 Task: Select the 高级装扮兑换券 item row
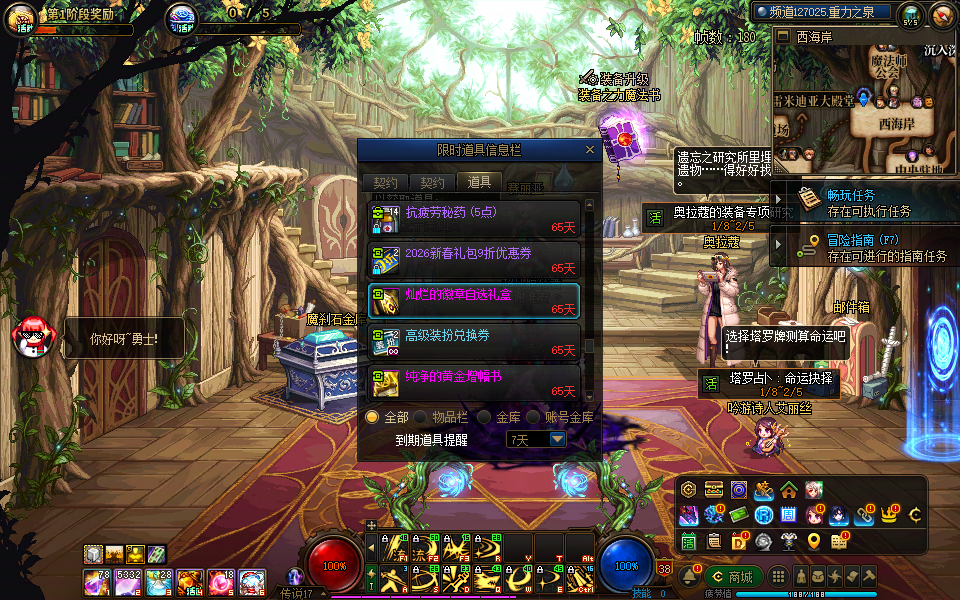[474, 342]
